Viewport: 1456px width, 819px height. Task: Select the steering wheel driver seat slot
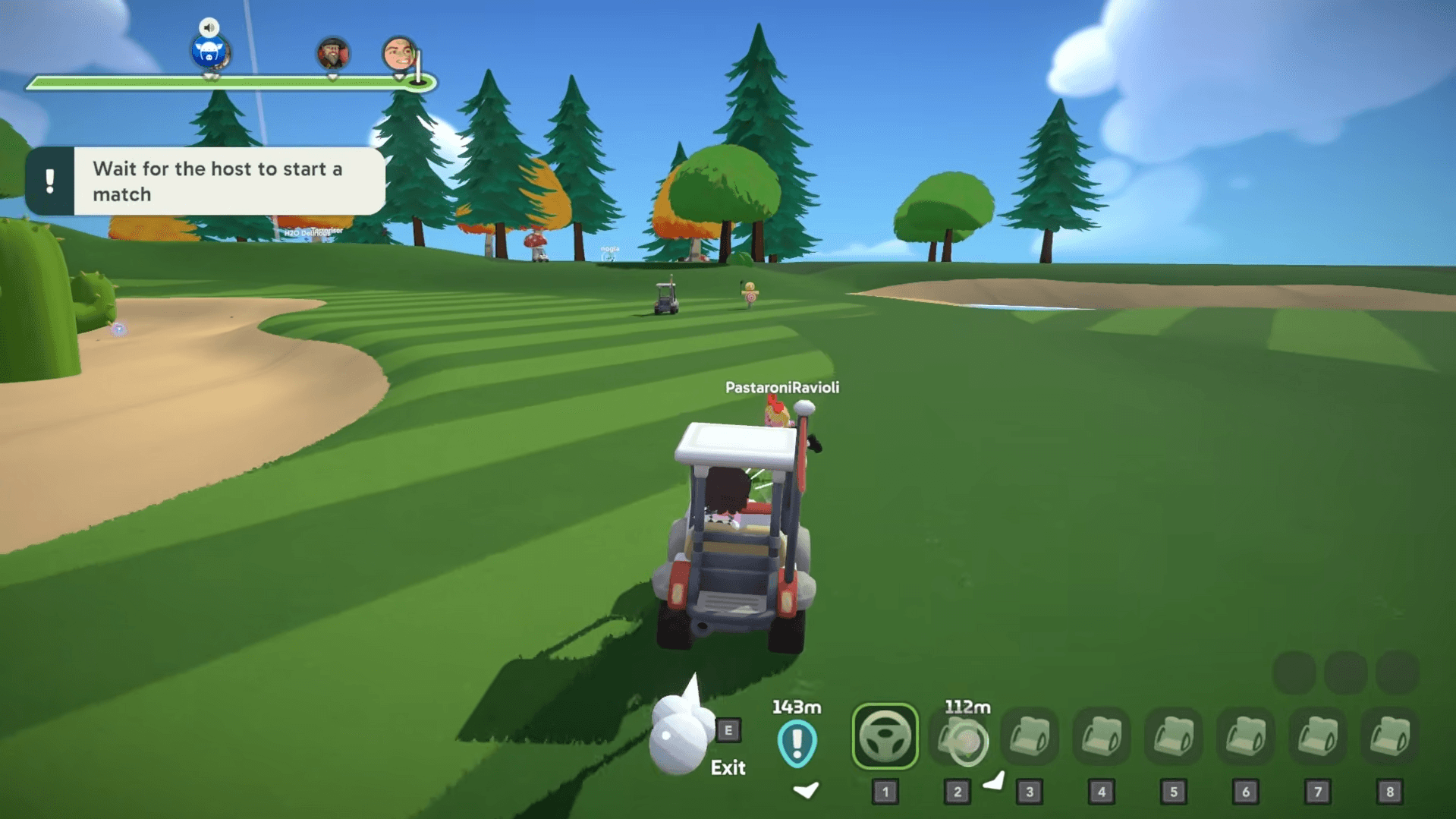click(x=885, y=736)
